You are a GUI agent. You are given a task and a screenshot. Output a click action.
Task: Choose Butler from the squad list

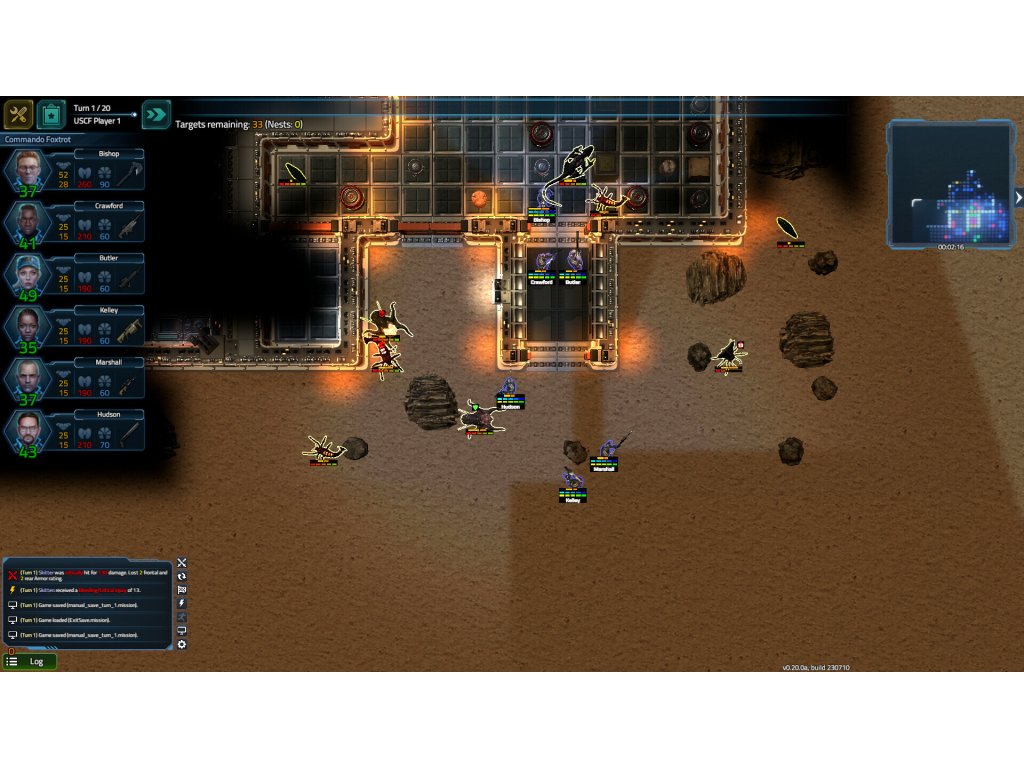click(x=27, y=274)
